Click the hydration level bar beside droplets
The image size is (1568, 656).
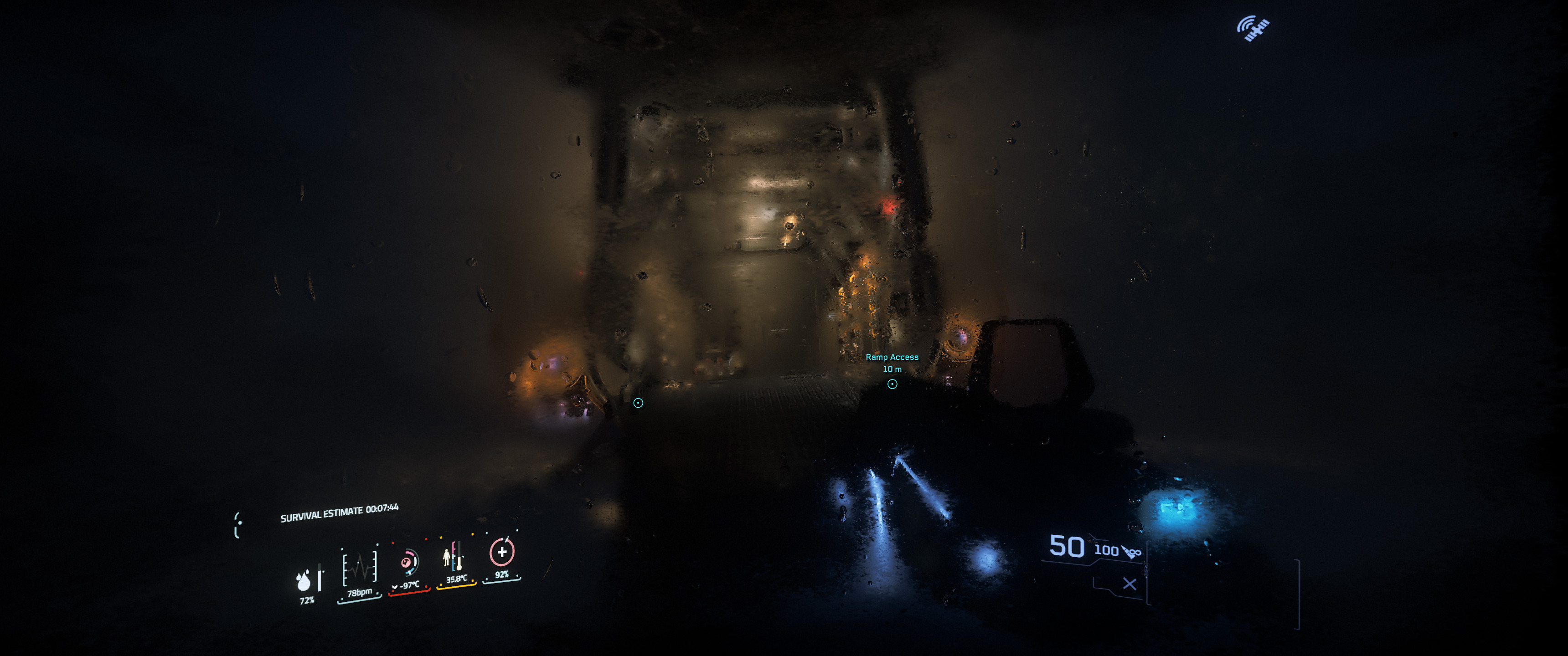pos(320,578)
